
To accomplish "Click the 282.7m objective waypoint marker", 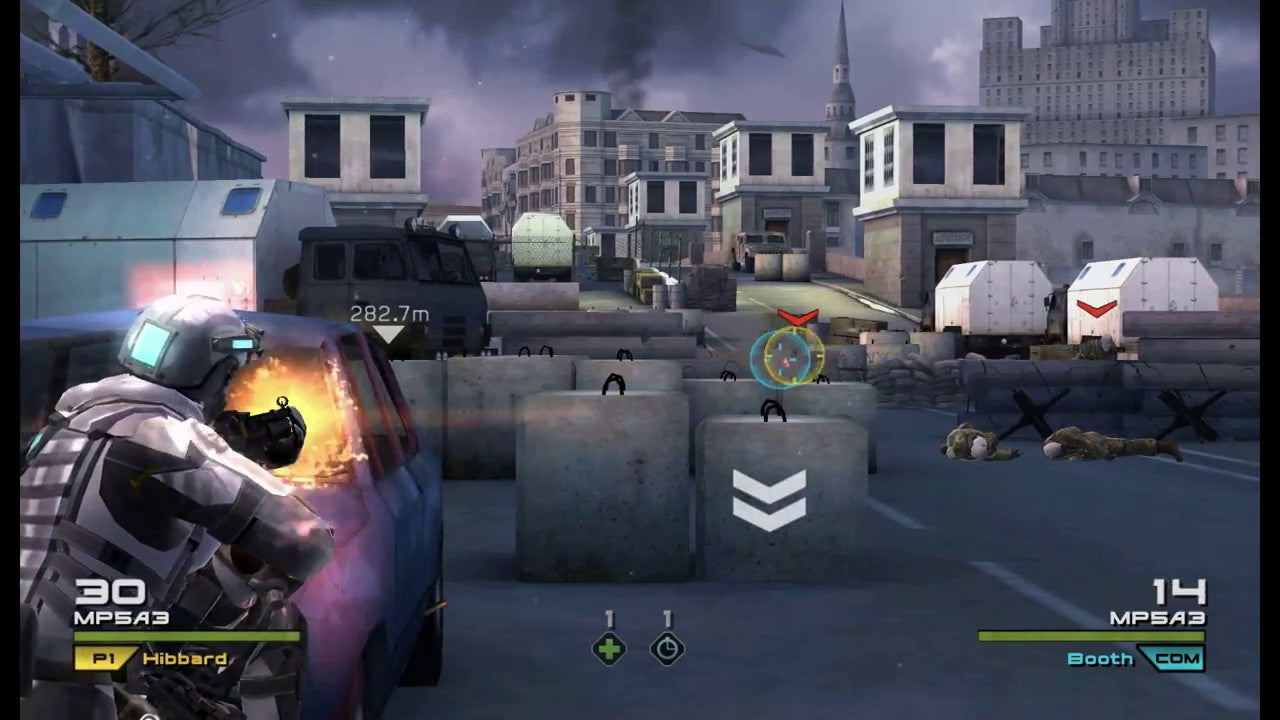I will pyautogui.click(x=389, y=325).
